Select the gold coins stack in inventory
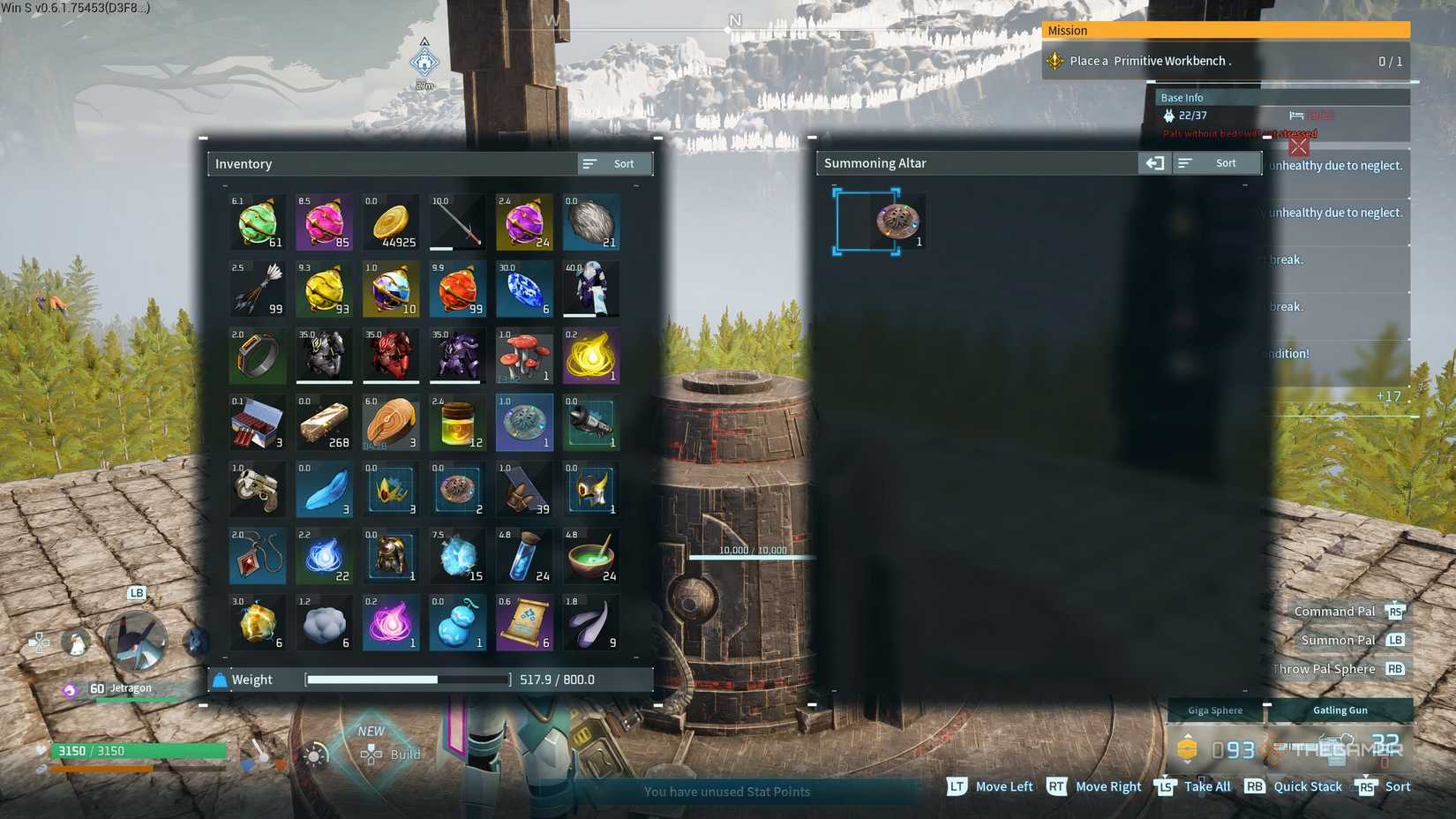 (x=391, y=222)
